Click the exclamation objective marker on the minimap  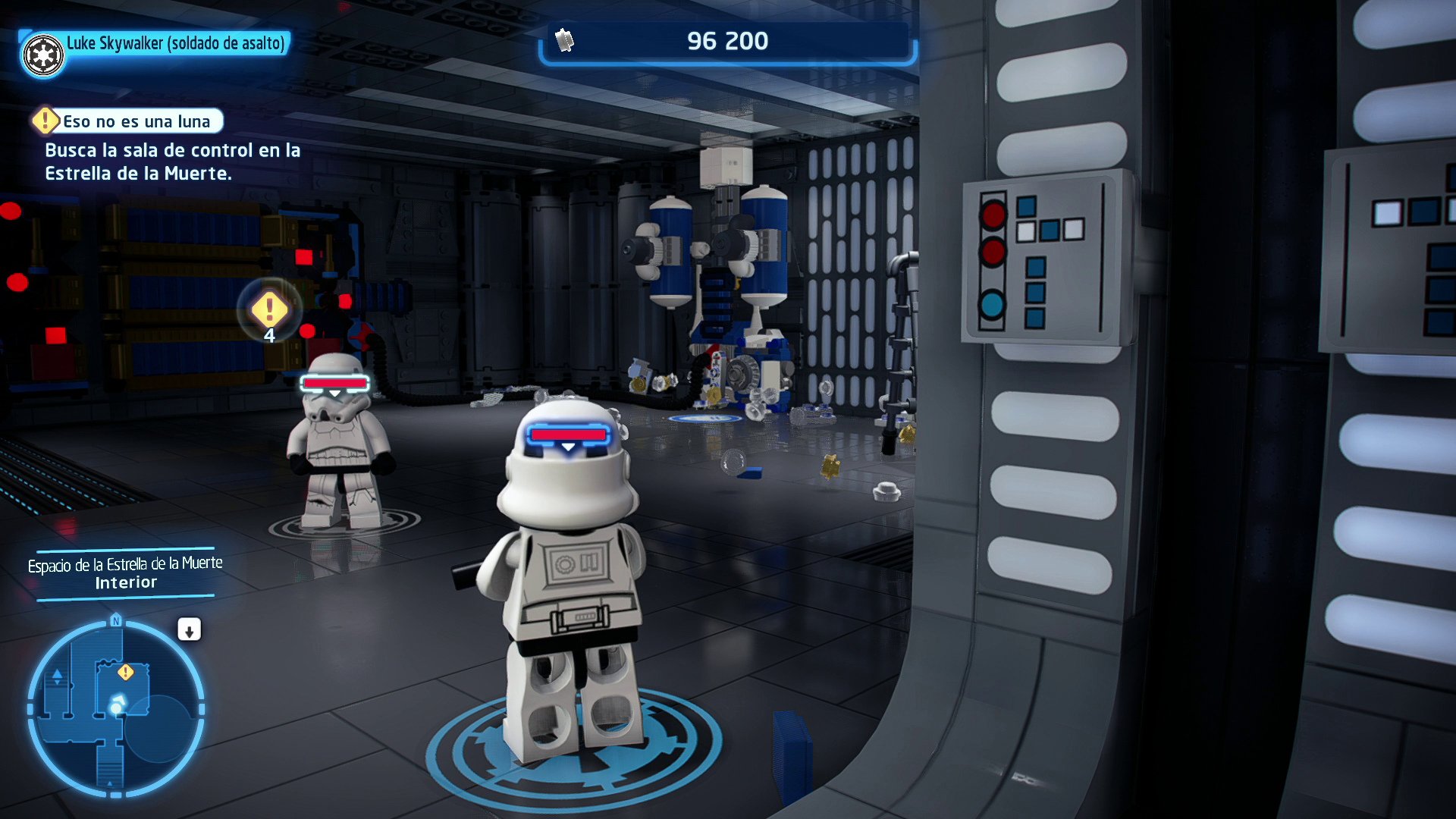pyautogui.click(x=126, y=671)
